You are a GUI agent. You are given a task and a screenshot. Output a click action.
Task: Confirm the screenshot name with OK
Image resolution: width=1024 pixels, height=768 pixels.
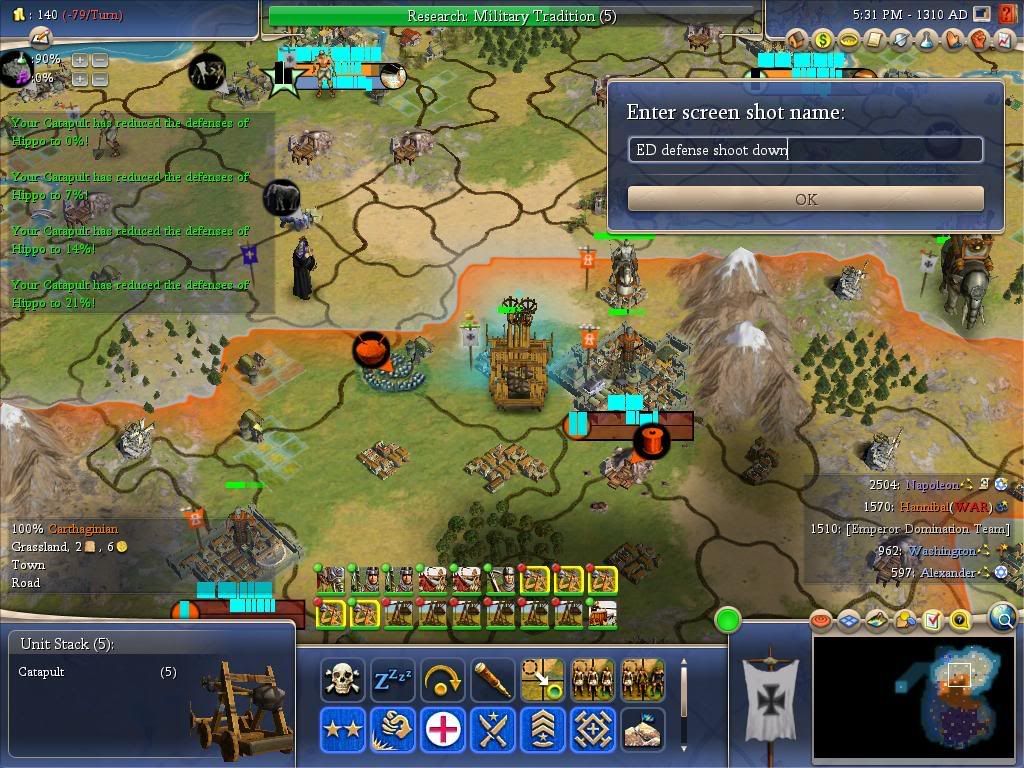(x=806, y=199)
